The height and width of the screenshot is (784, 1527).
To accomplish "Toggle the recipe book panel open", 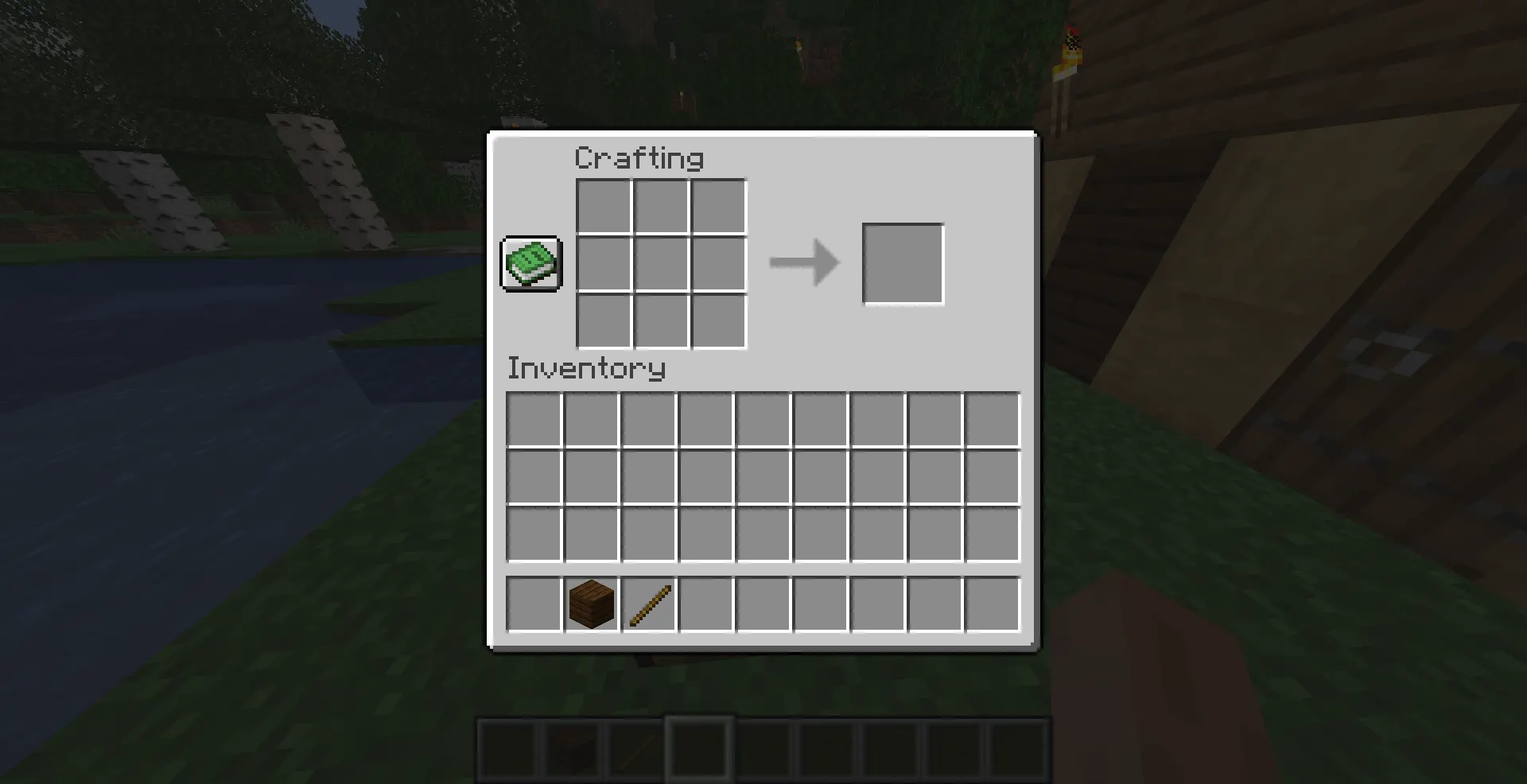I will pos(530,264).
